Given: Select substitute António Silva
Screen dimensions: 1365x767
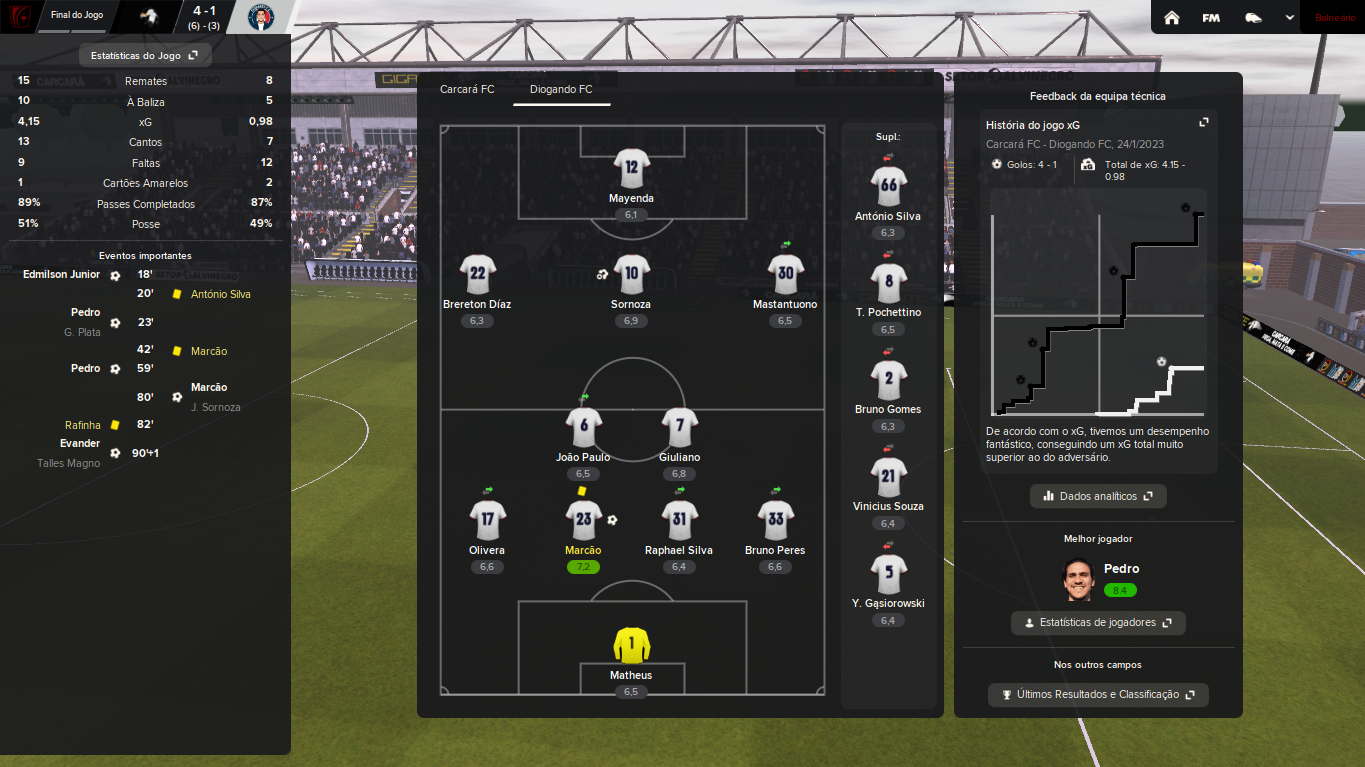Looking at the screenshot, I should point(888,186).
